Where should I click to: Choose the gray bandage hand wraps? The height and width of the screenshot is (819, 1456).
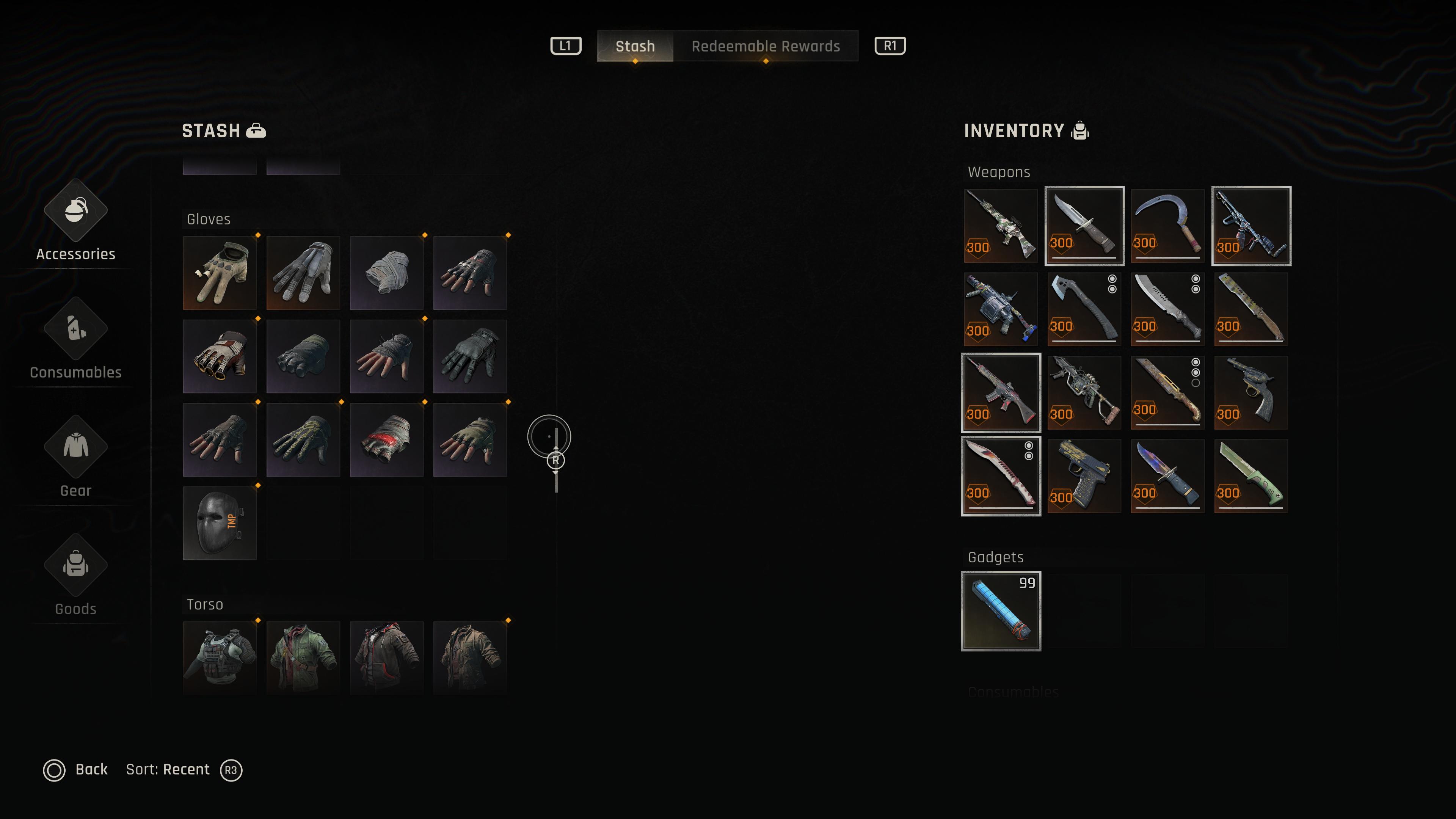(x=387, y=273)
